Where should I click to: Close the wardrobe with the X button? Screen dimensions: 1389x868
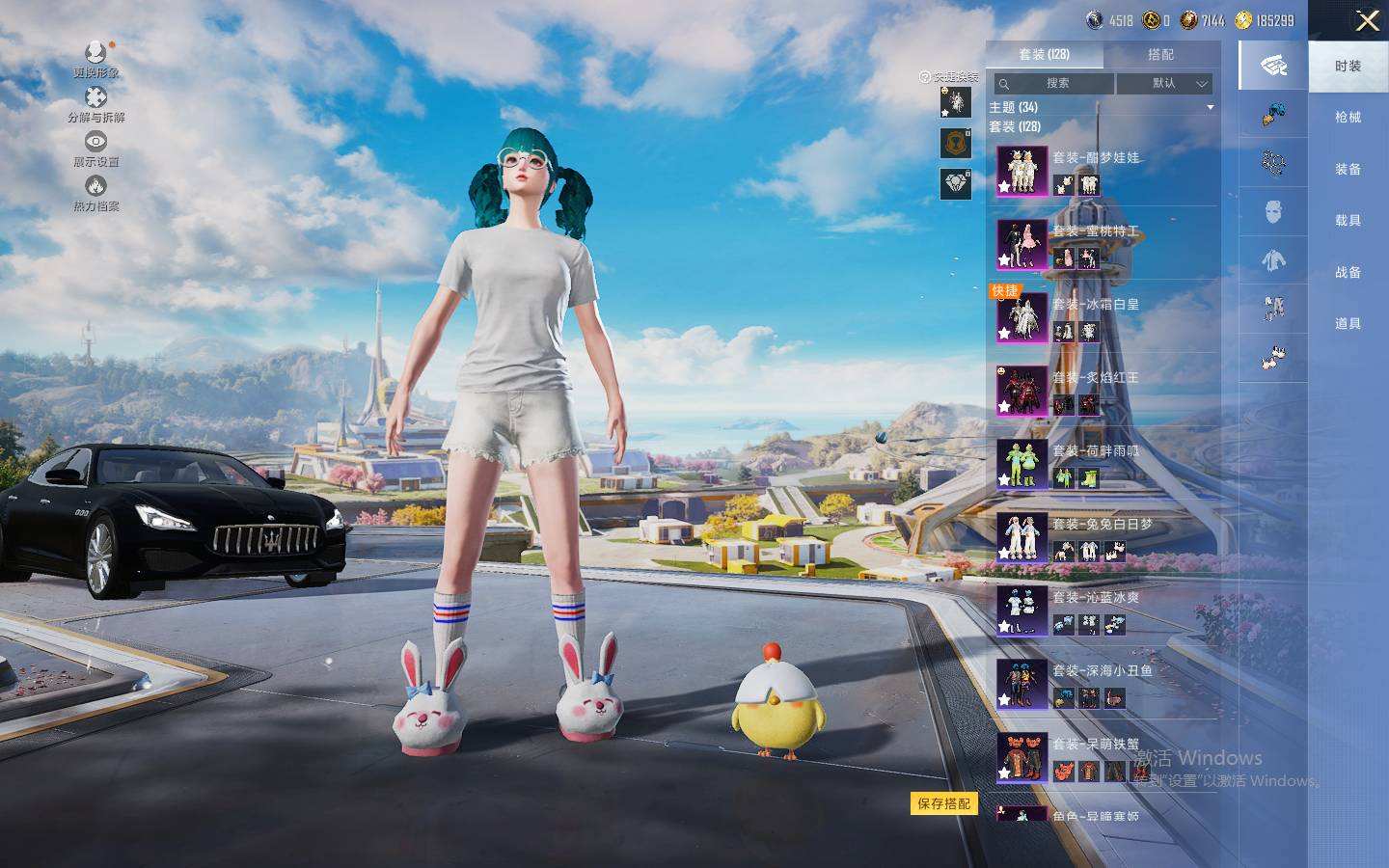[x=1367, y=20]
